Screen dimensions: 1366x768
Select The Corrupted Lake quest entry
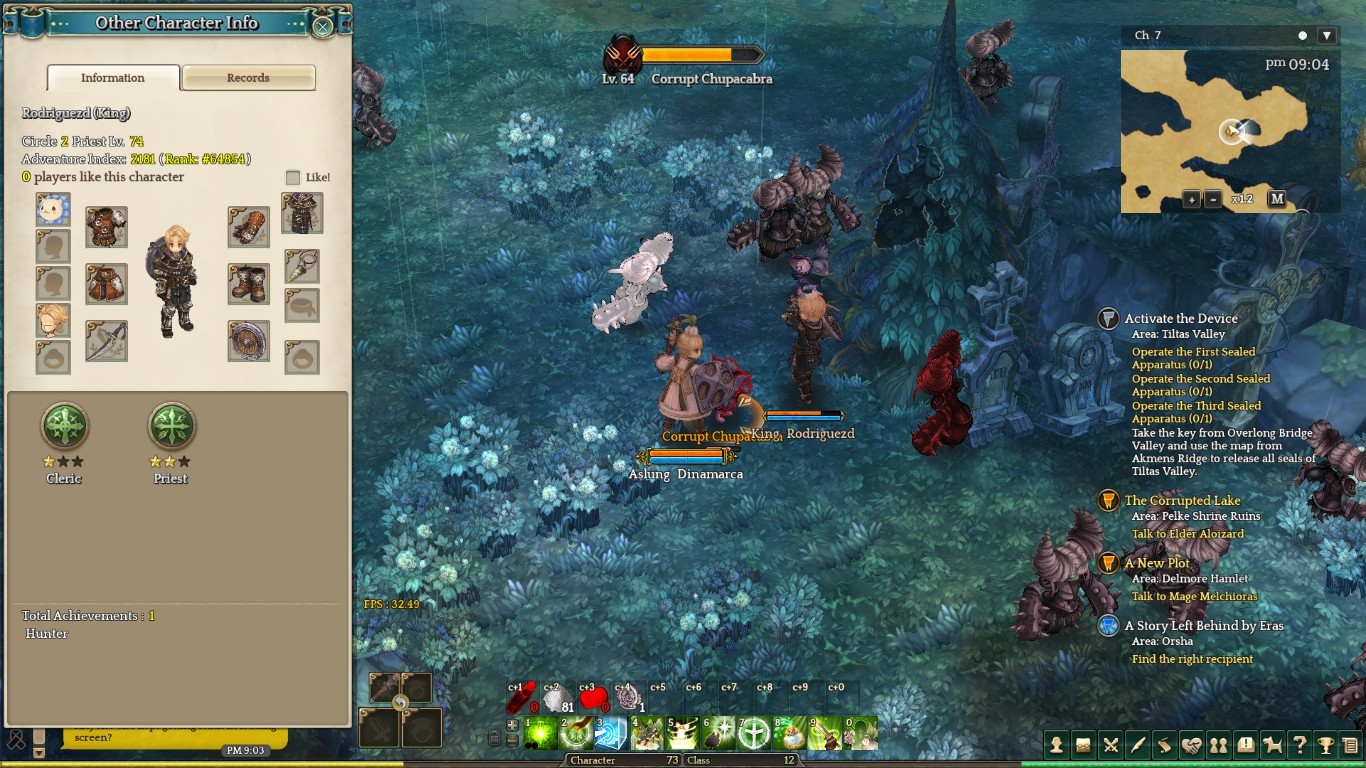click(x=1182, y=501)
